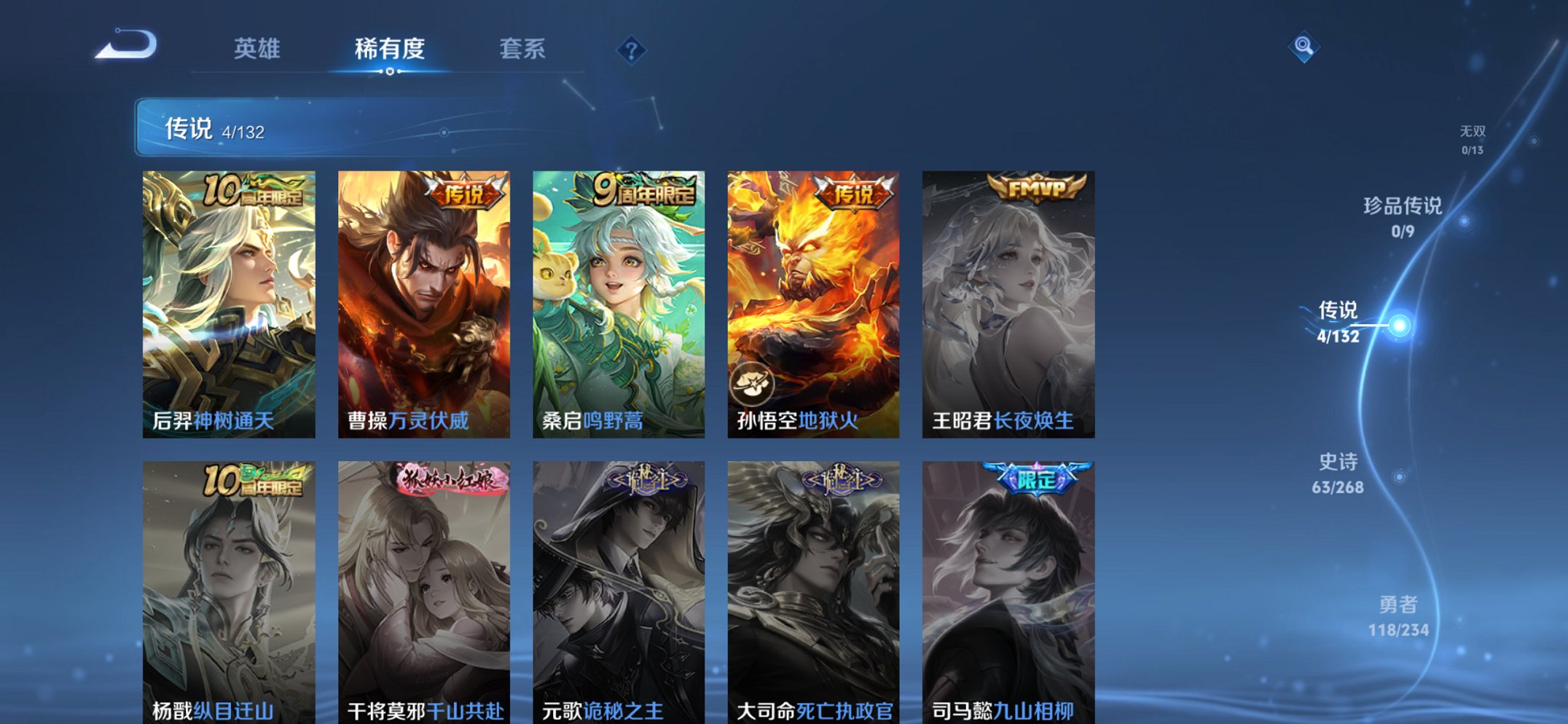Select the 无双 rarity category
Viewport: 1568px width, 724px height.
click(x=1473, y=139)
